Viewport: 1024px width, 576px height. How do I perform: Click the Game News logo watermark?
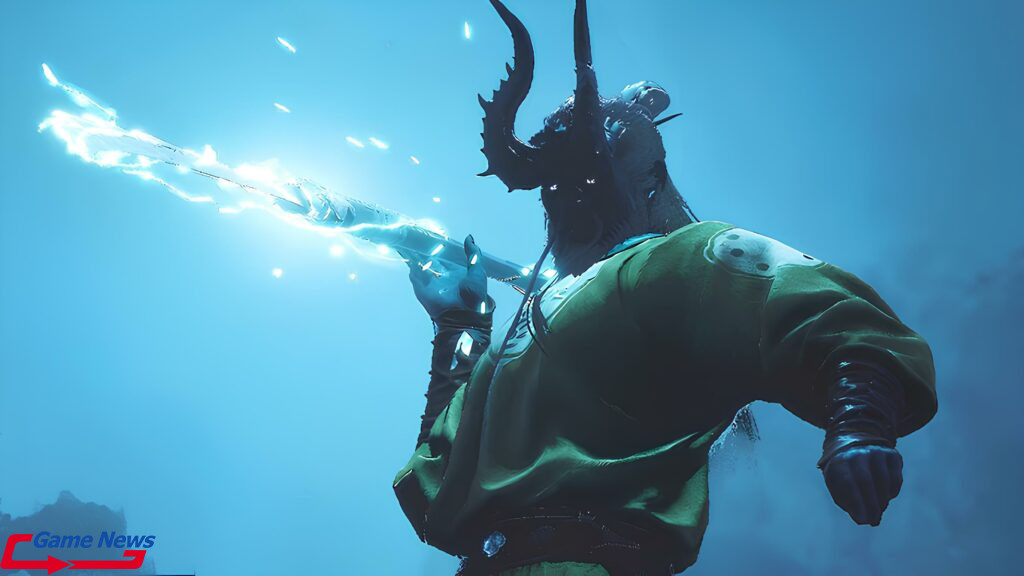click(78, 551)
